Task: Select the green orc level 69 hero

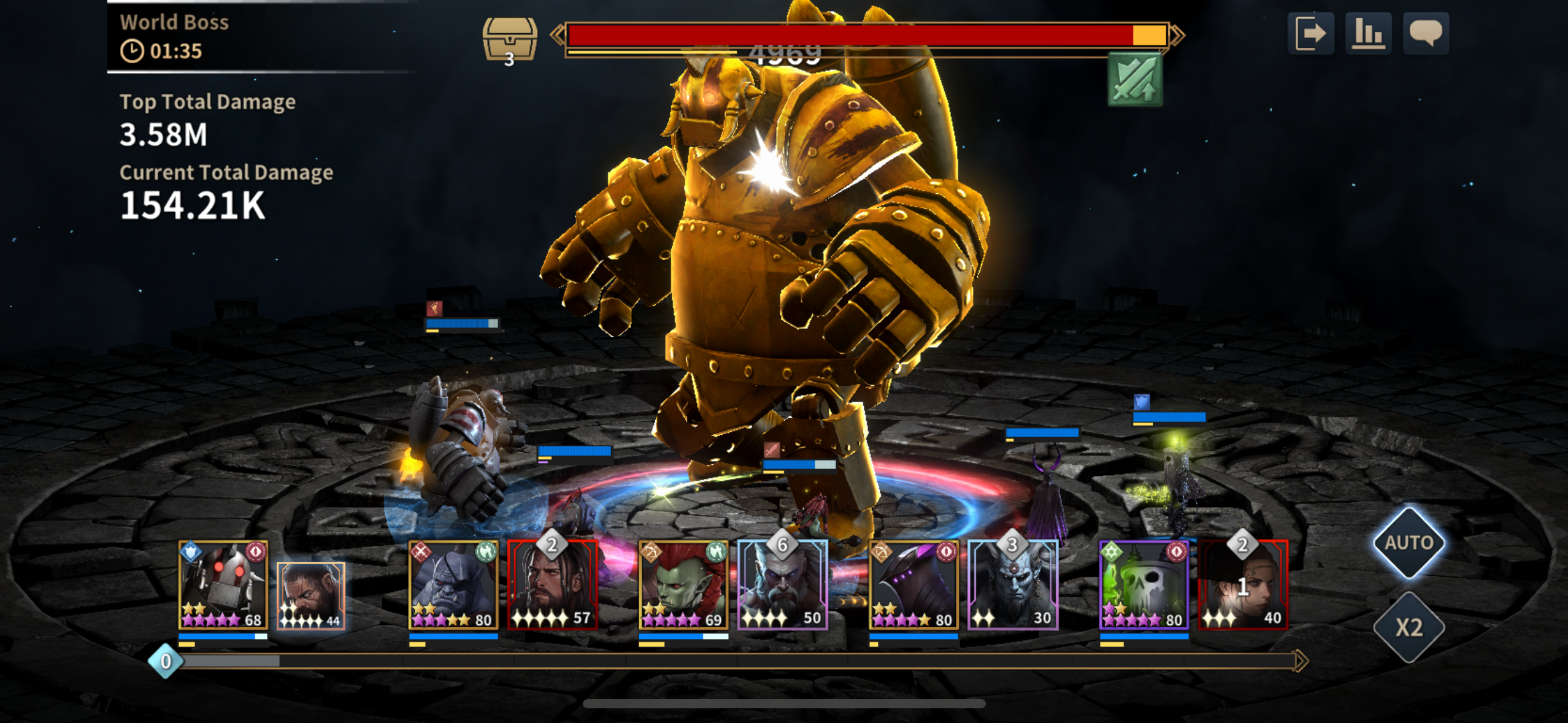Action: [x=683, y=585]
